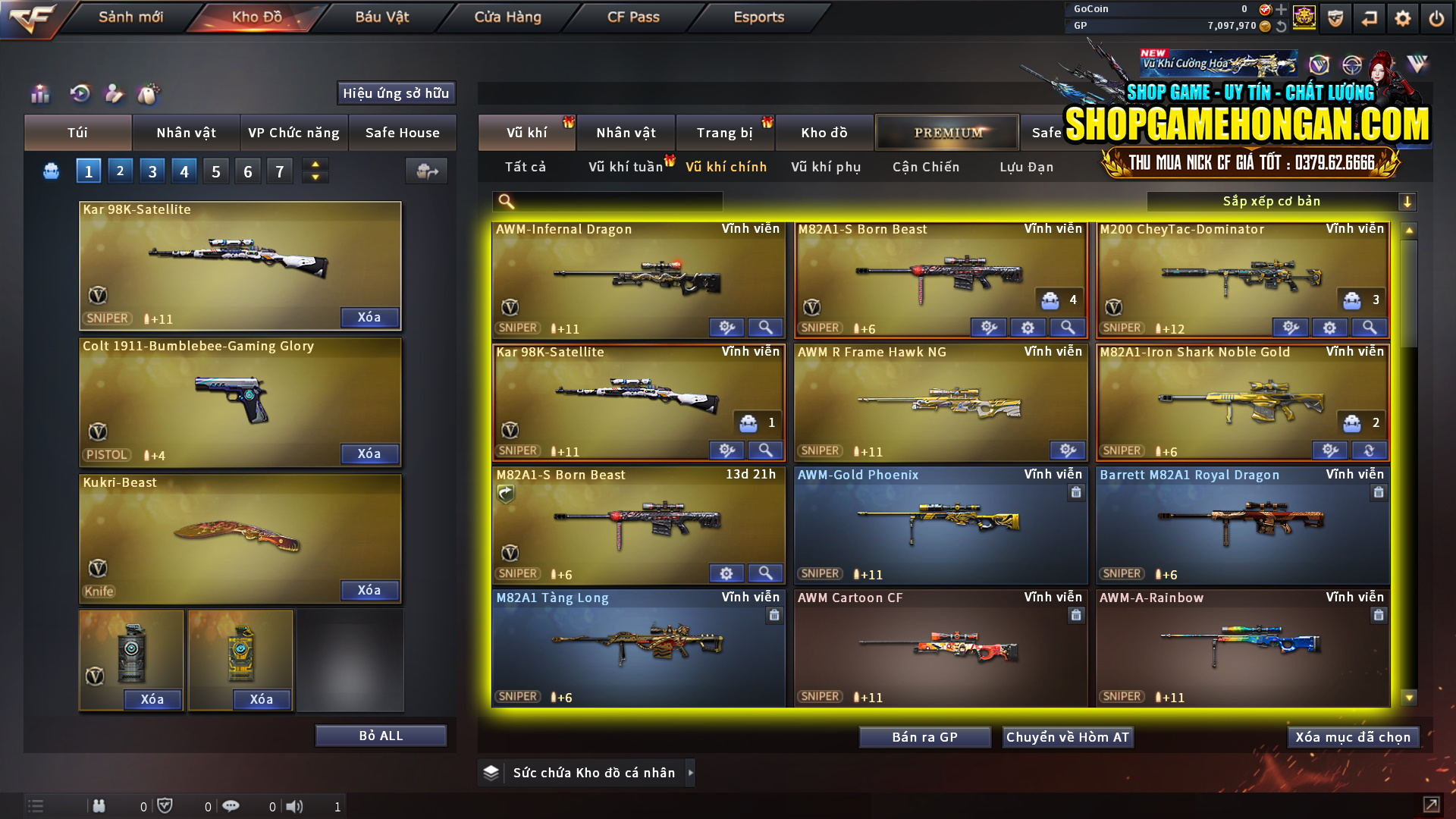Mute game sound via the speaker icon bottom bar
Viewport: 1456px width, 819px height.
click(295, 806)
